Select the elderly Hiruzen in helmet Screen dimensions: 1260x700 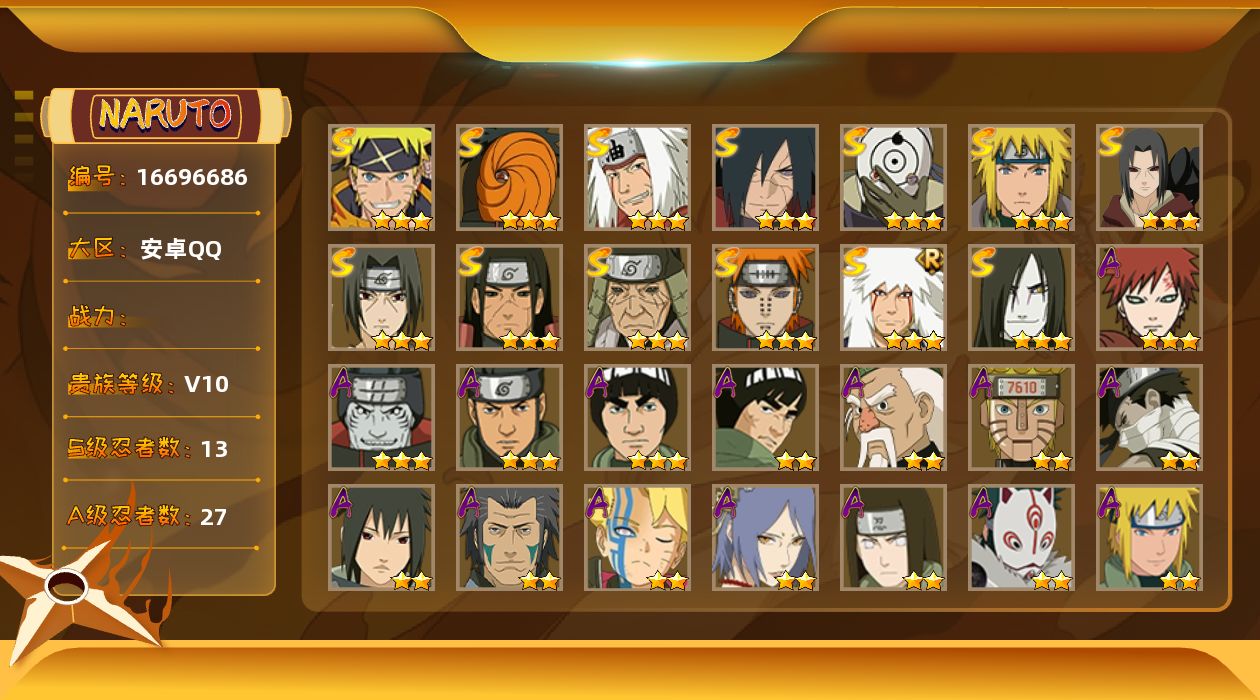[637, 297]
